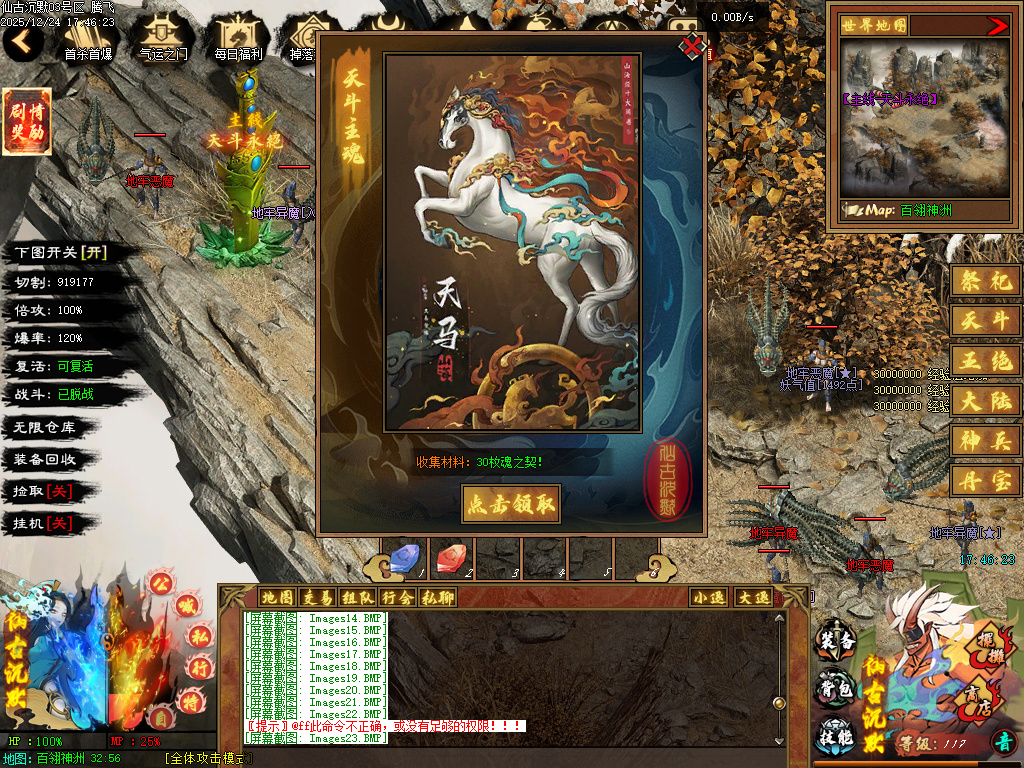The width and height of the screenshot is (1024, 768).
Task: Toggle the 挂机 auto-battle option
Action: (57, 523)
